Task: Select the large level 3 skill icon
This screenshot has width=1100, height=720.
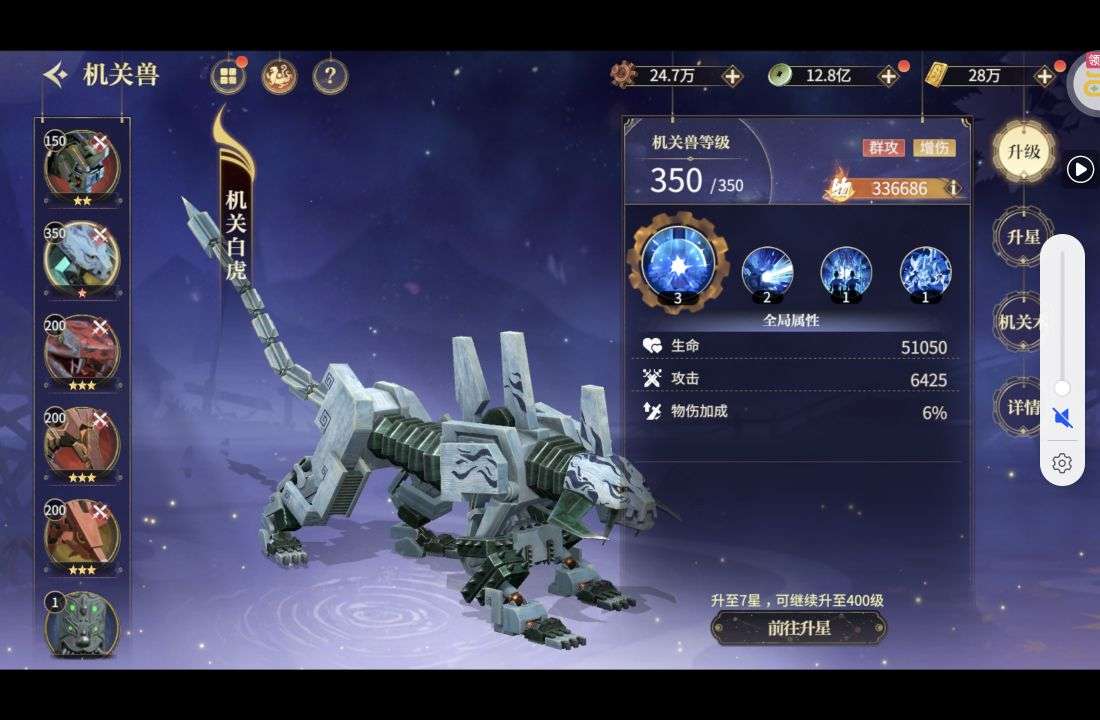Action: coord(678,262)
